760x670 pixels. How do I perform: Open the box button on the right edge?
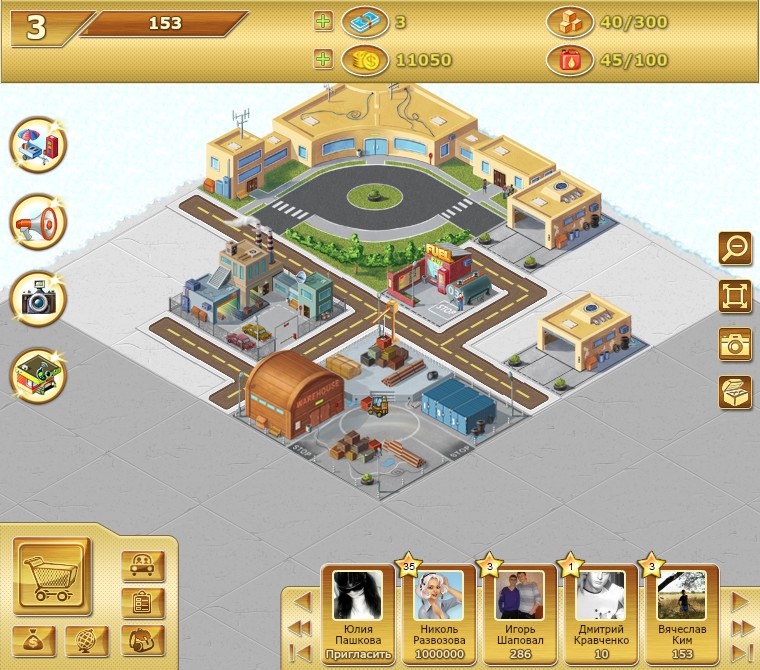point(735,392)
